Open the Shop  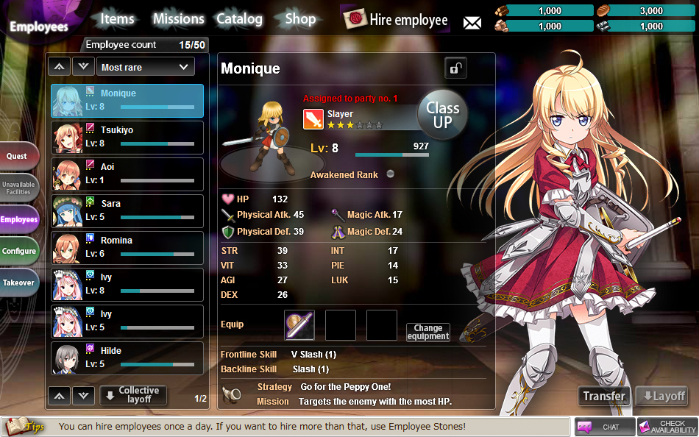click(x=300, y=18)
